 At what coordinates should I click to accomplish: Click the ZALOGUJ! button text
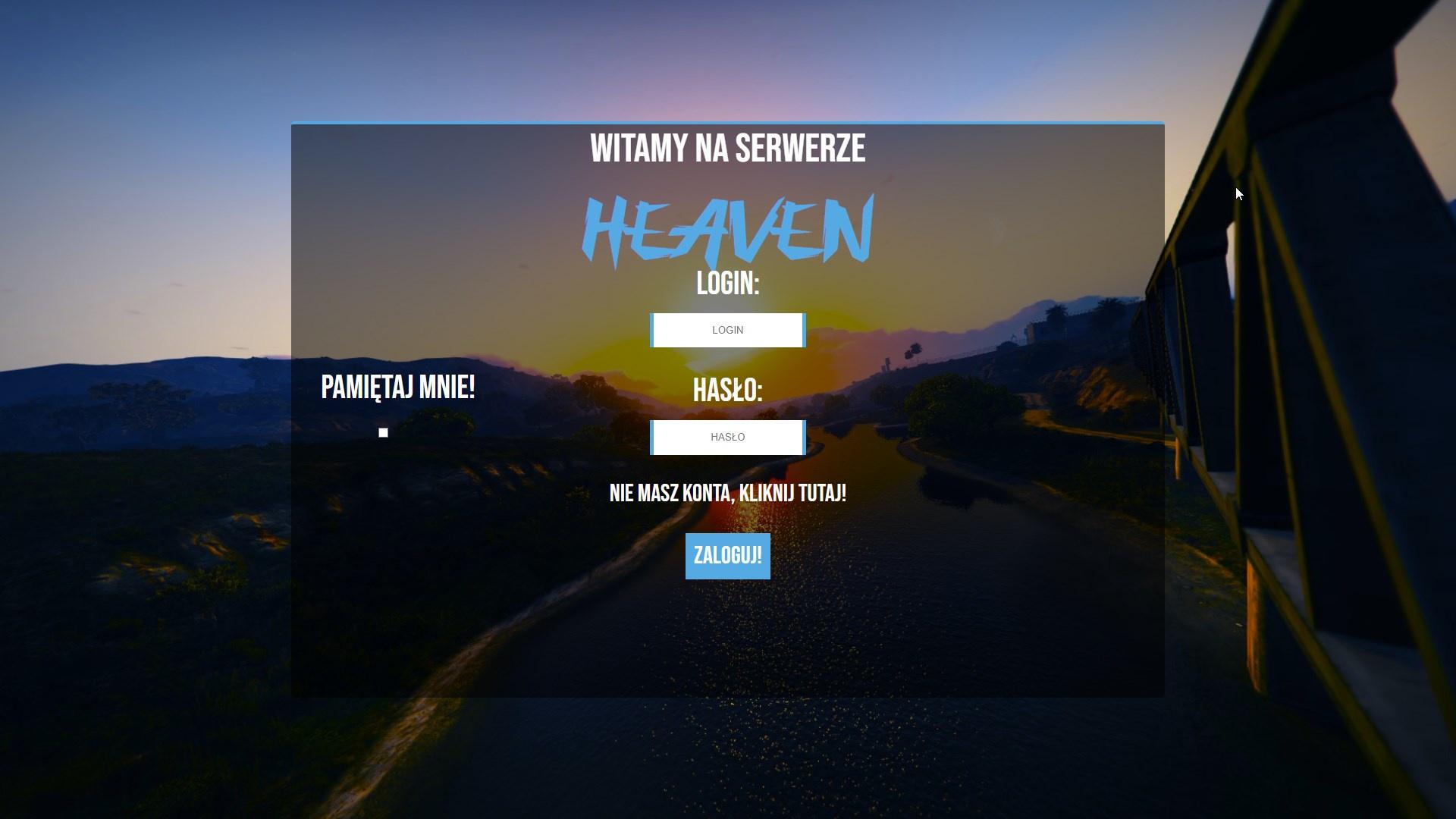[x=726, y=555]
